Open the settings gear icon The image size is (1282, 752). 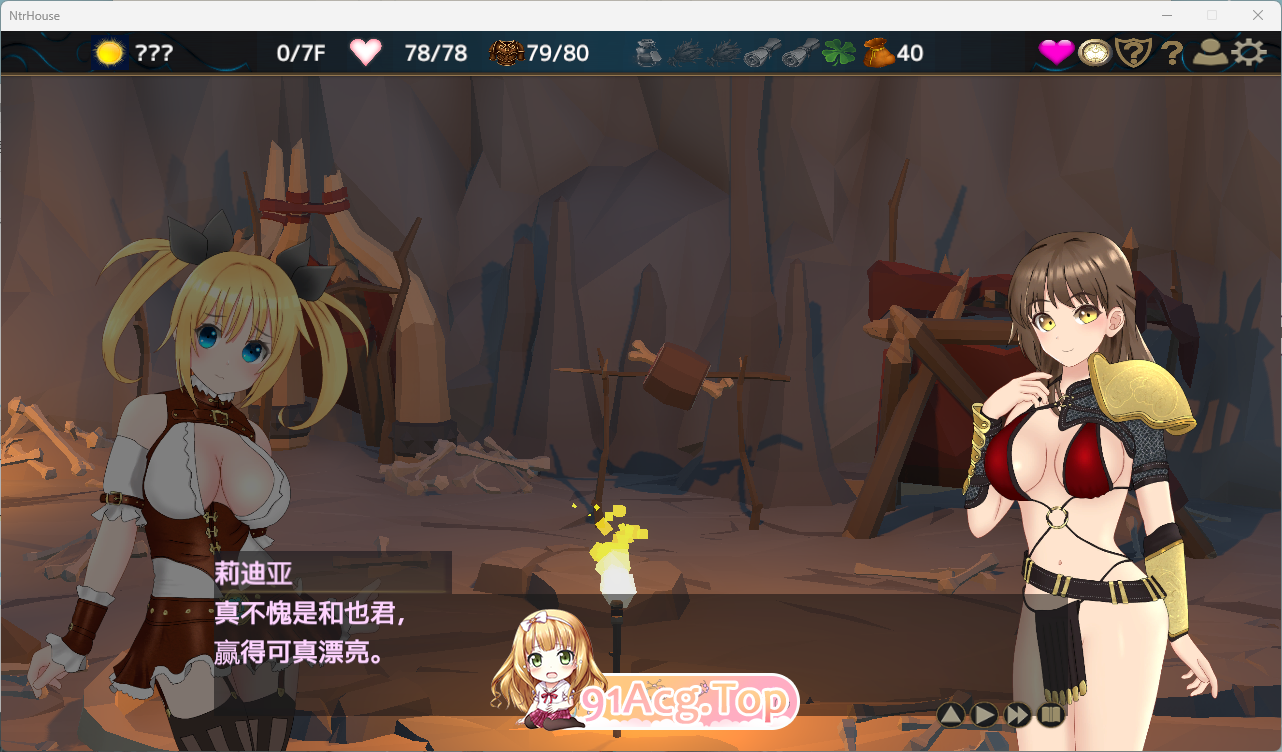coord(1248,52)
